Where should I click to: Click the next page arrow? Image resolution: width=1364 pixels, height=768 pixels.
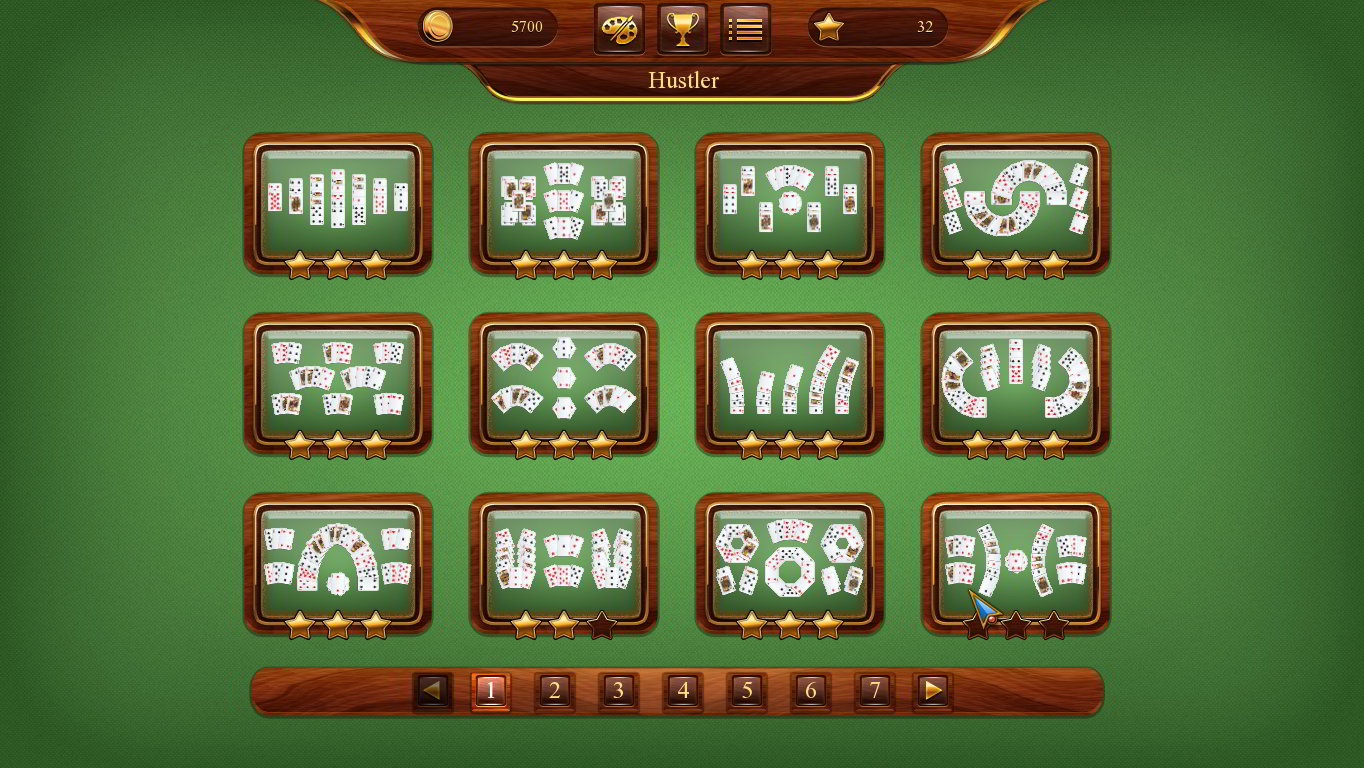933,690
